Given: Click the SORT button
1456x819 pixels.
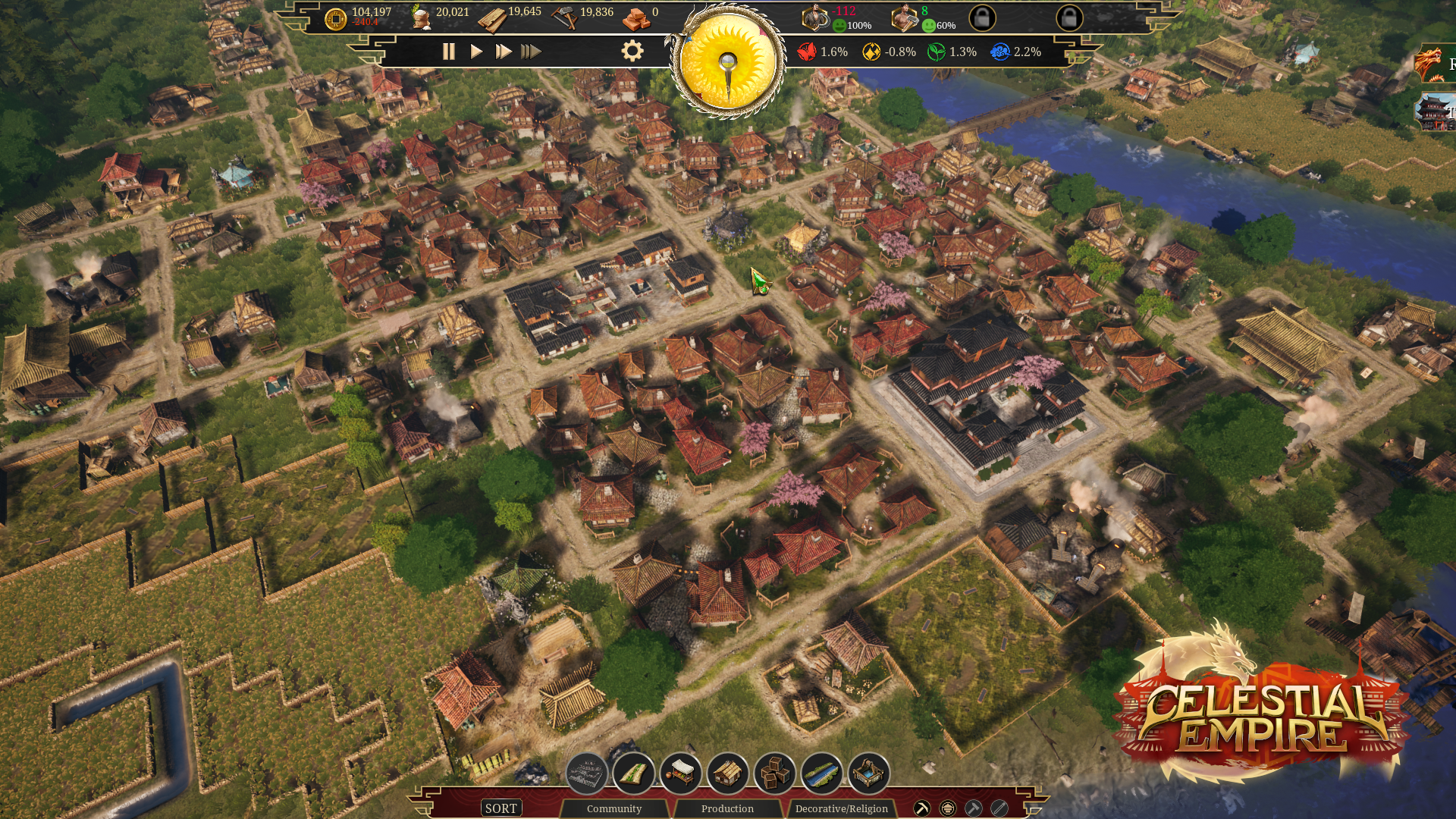Looking at the screenshot, I should pyautogui.click(x=500, y=808).
